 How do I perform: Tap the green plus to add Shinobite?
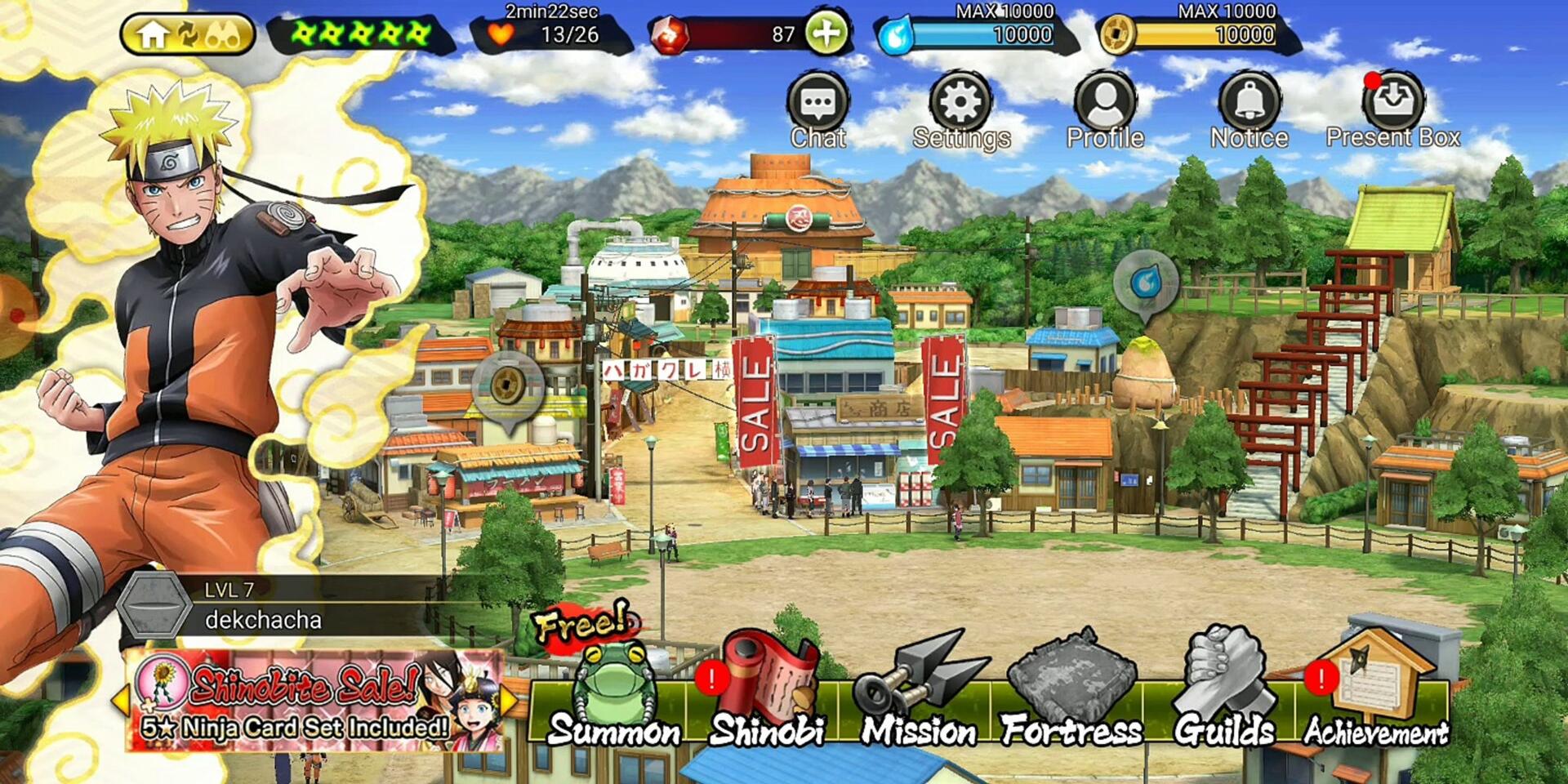pyautogui.click(x=826, y=34)
